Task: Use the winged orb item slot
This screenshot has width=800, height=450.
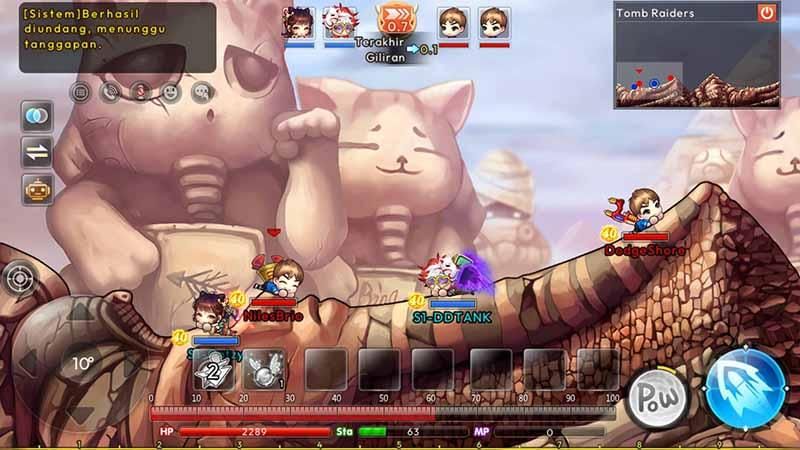Action: coord(263,369)
